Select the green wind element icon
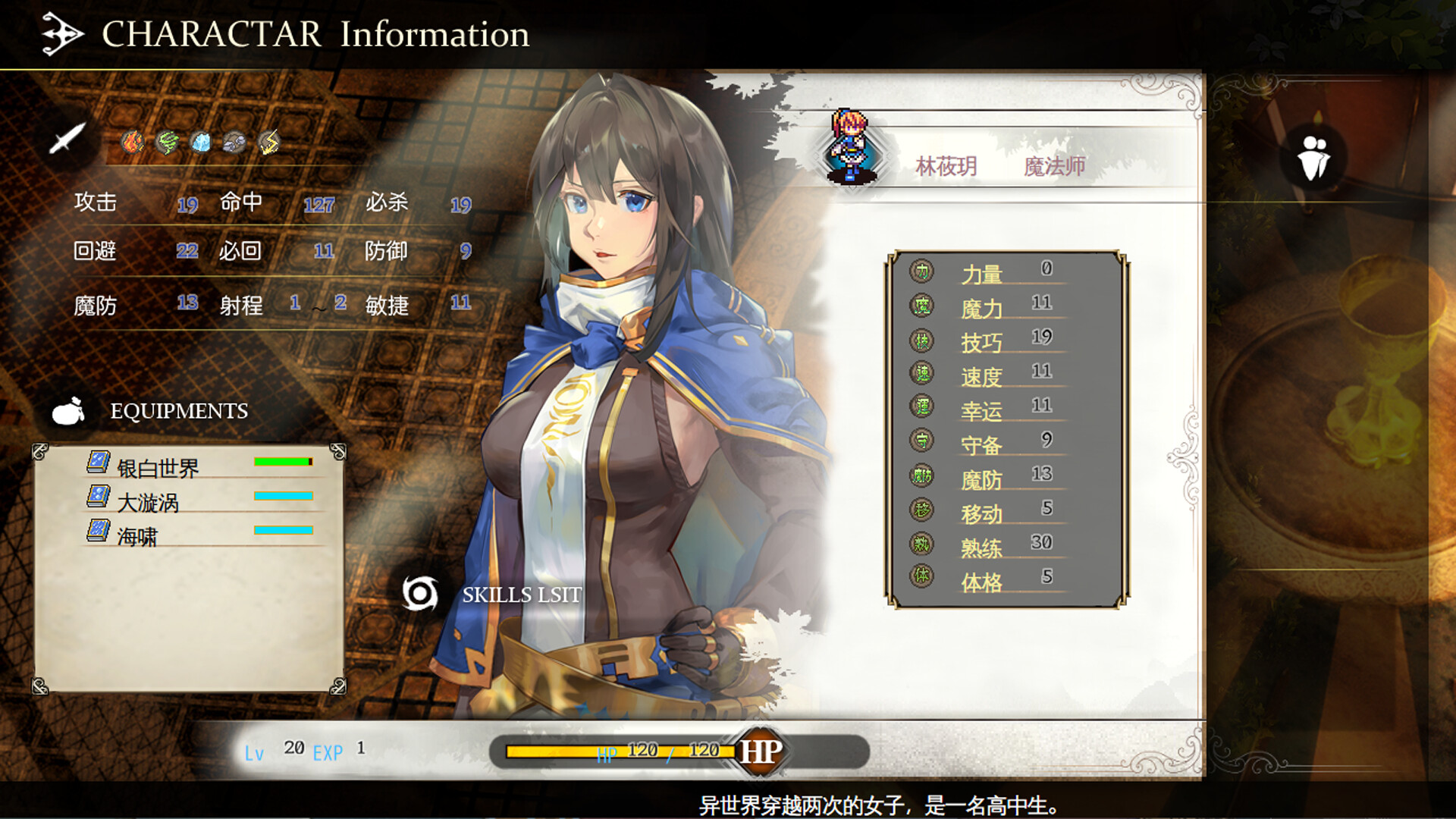The height and width of the screenshot is (819, 1456). (x=166, y=142)
